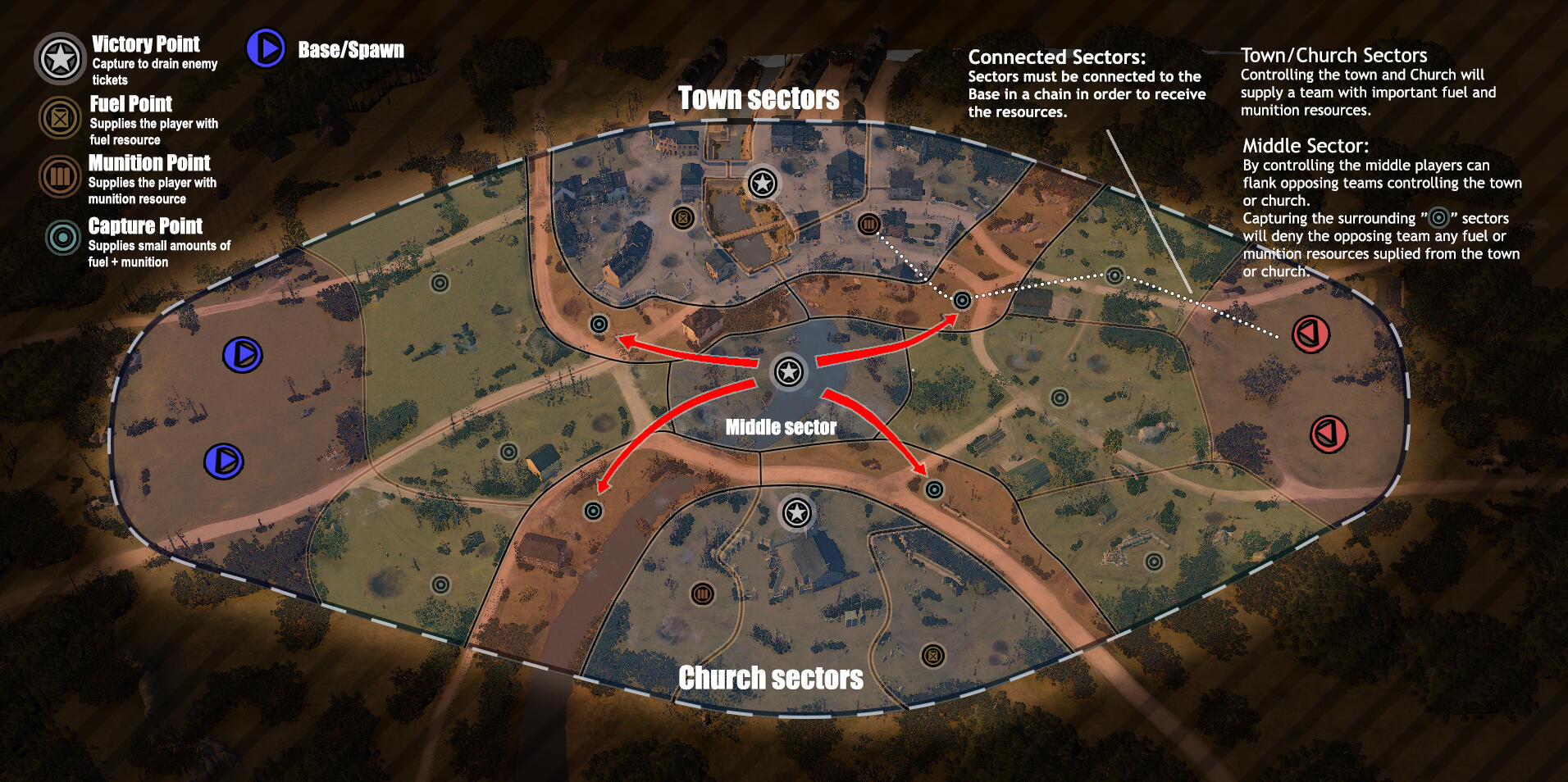1568x782 pixels.
Task: Select the Capture Point legend icon
Action: (x=62, y=238)
